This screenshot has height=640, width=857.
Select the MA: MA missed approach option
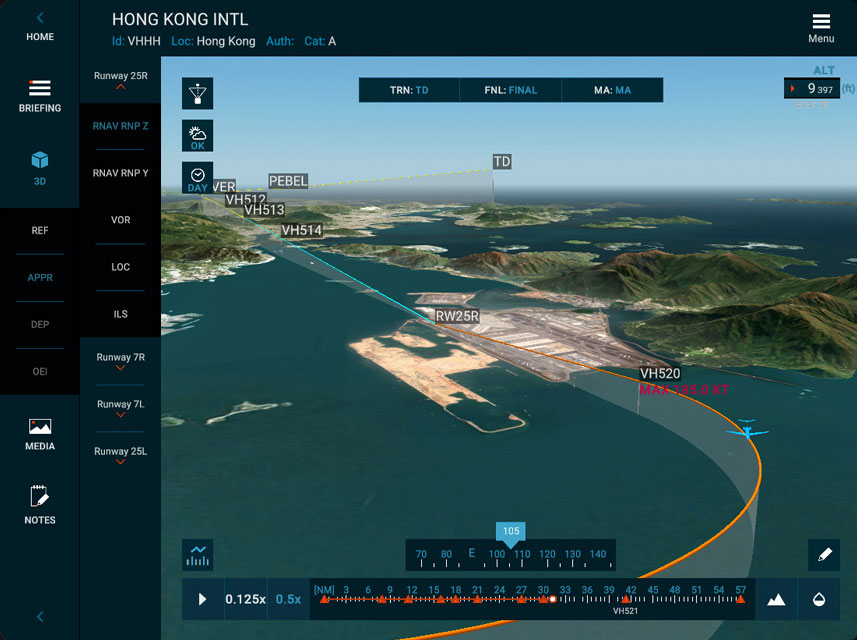[612, 90]
